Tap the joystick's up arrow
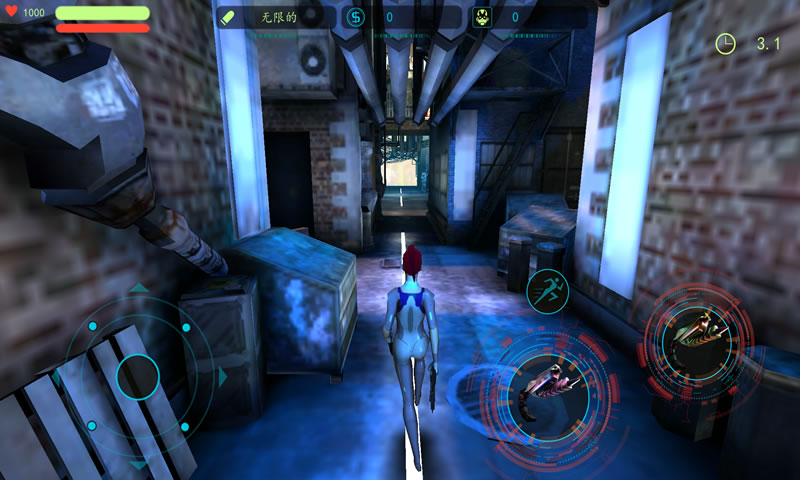Screen dimensions: 800x480 [138, 289]
